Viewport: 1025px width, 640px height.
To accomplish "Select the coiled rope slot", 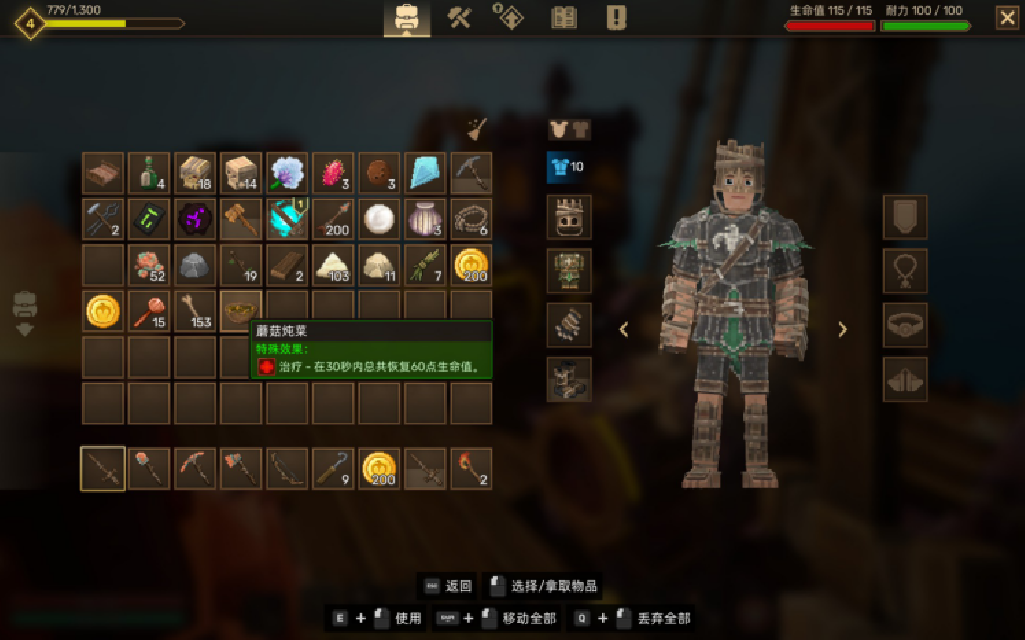I will (471, 219).
